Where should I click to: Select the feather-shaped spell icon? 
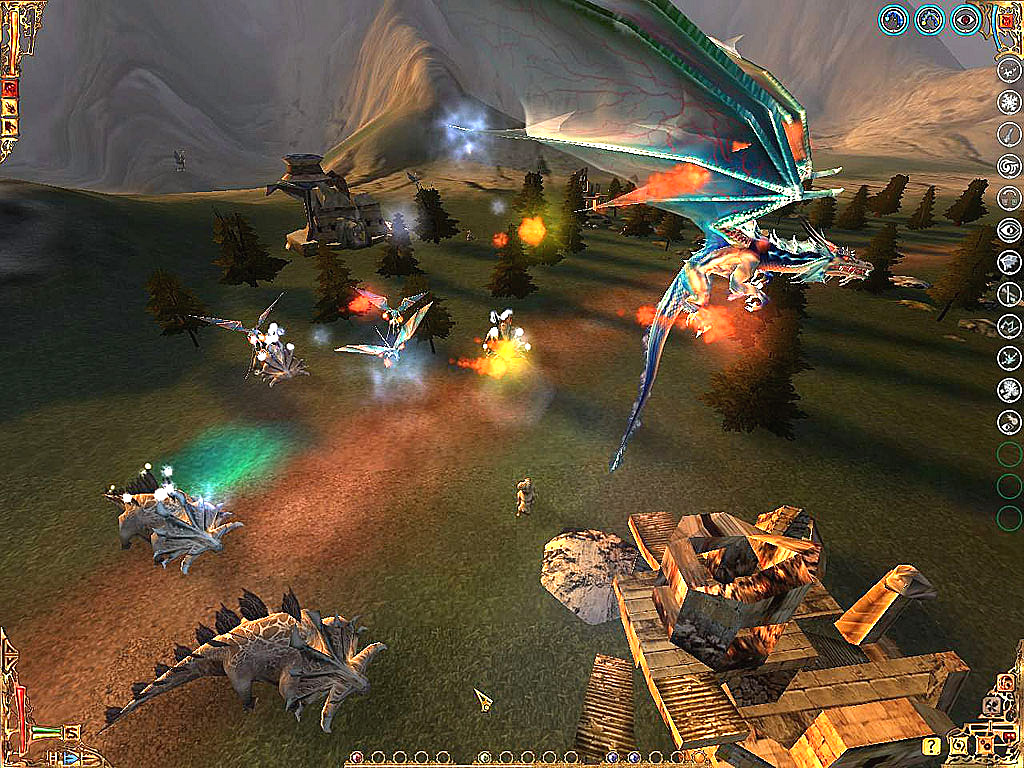(x=1009, y=134)
